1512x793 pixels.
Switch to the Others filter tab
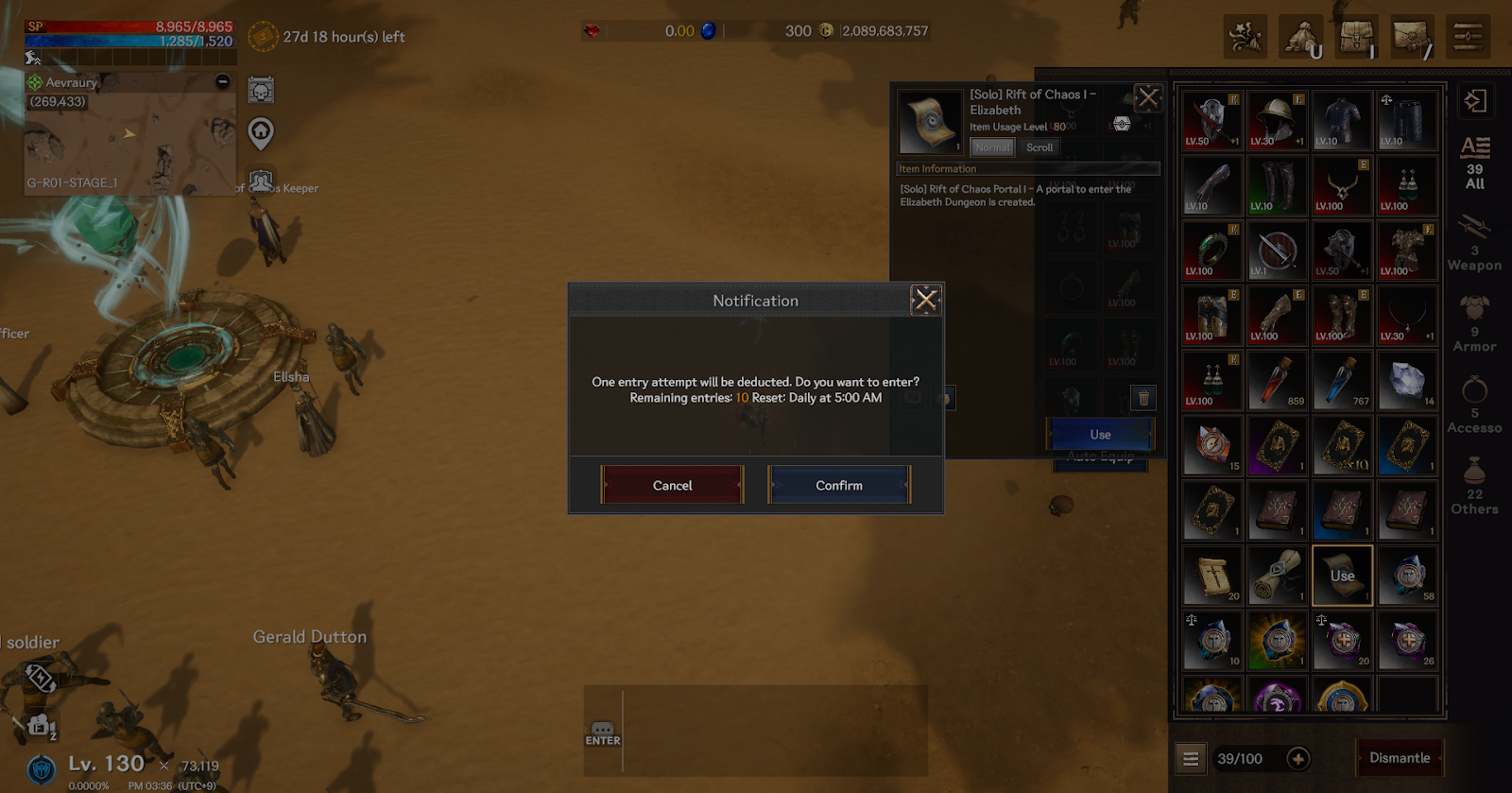pyautogui.click(x=1474, y=488)
